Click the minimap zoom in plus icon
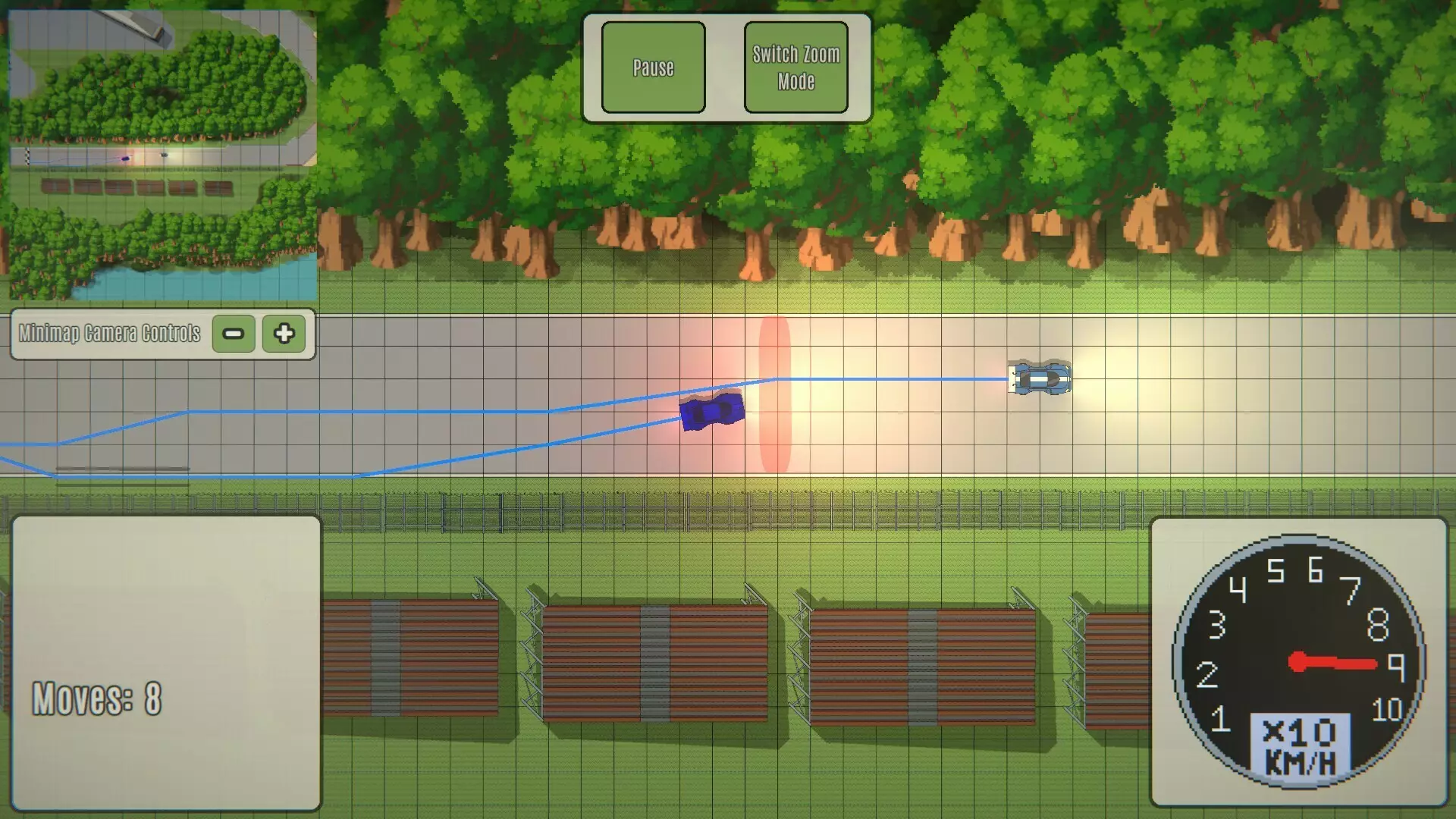The height and width of the screenshot is (819, 1456). pos(284,334)
